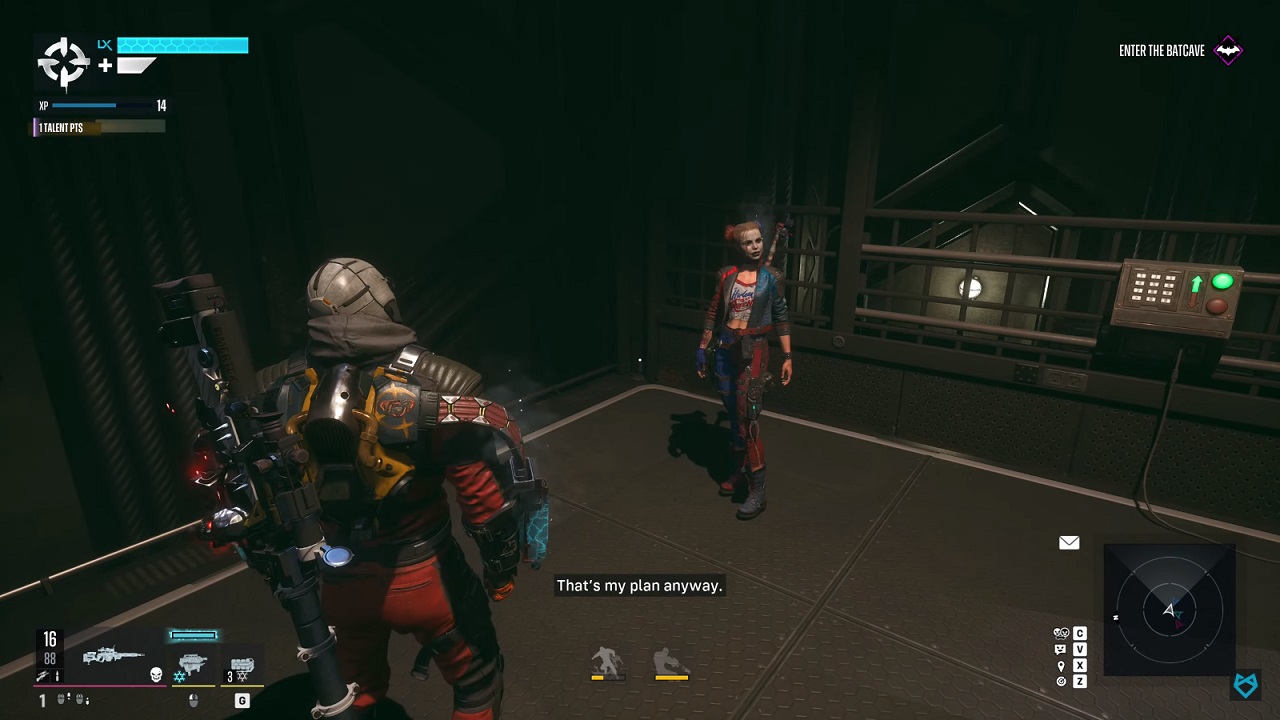This screenshot has height=720, width=1280.
Task: Click the Deadshot crosshair character emblem
Action: [x=63, y=63]
